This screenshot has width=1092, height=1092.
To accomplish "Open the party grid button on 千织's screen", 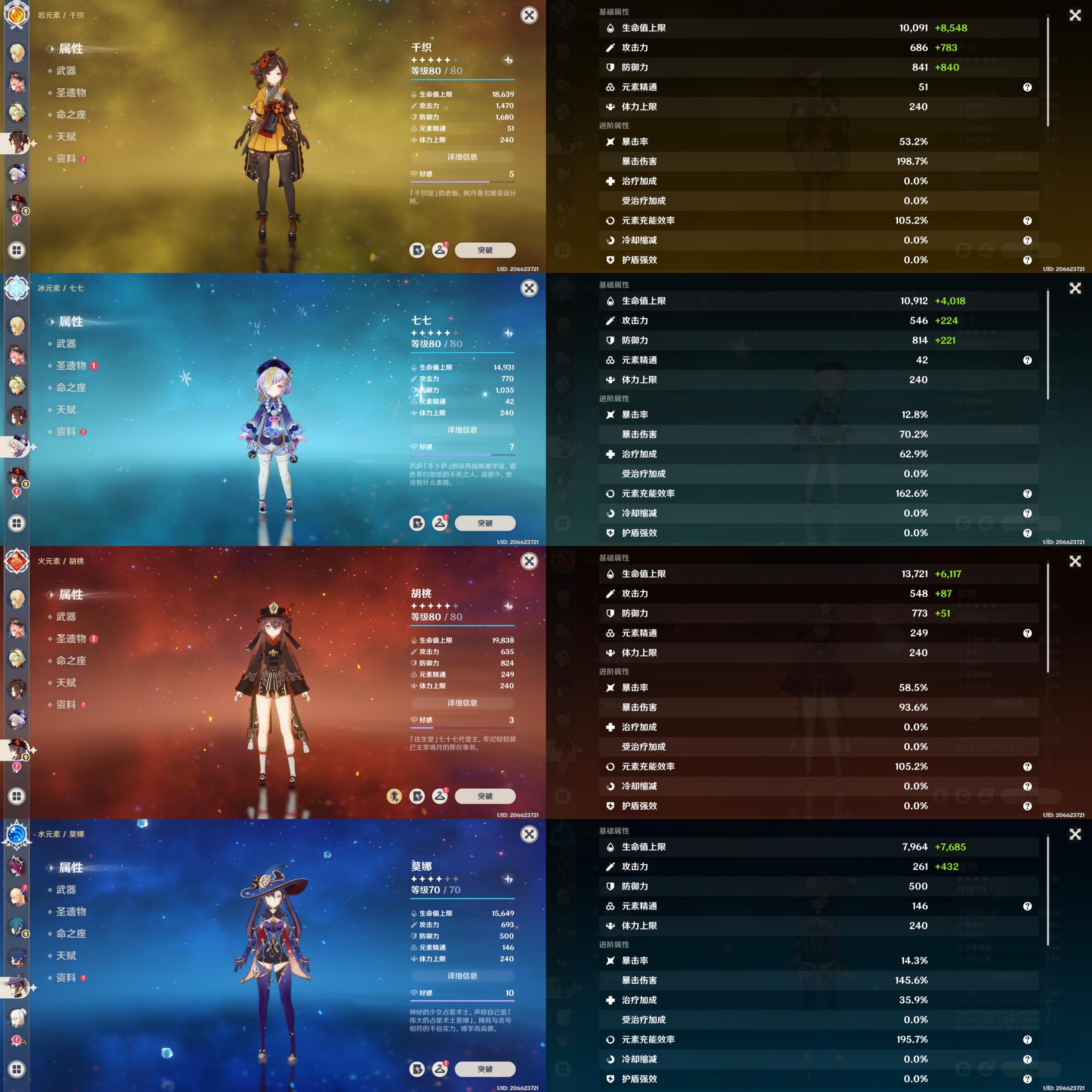I will pyautogui.click(x=16, y=250).
